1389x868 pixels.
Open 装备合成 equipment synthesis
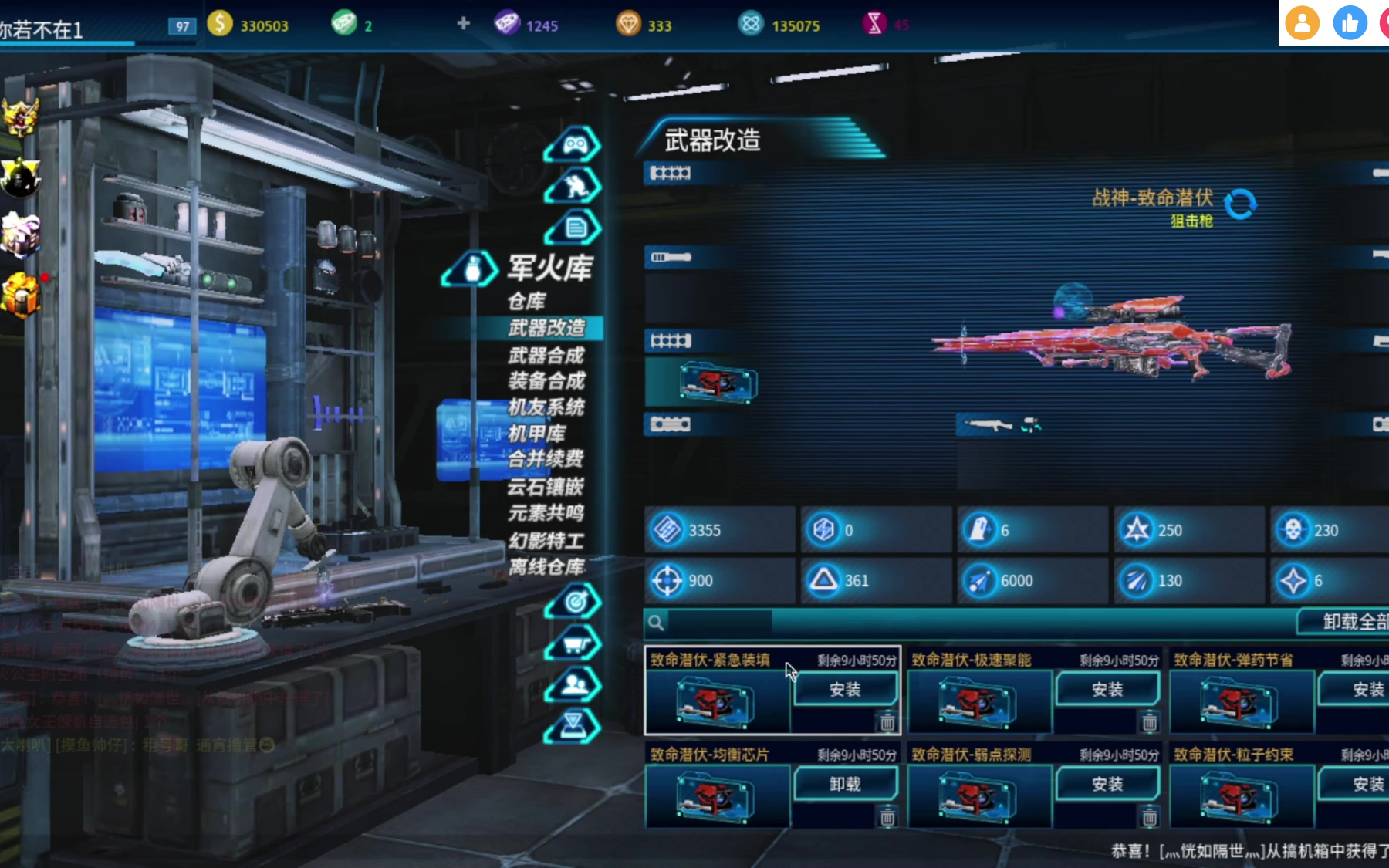point(546,380)
